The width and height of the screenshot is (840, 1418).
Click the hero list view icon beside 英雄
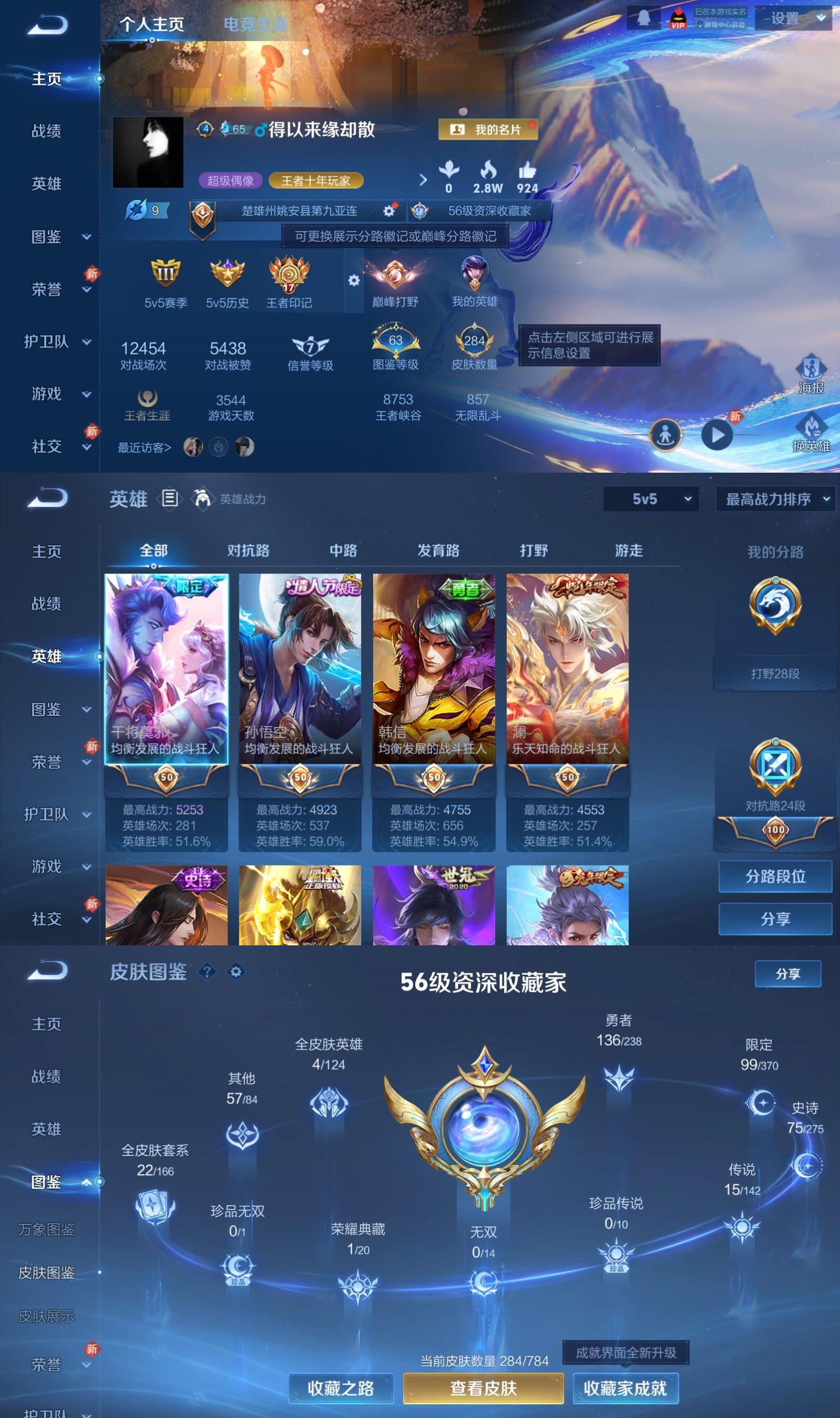click(x=169, y=499)
